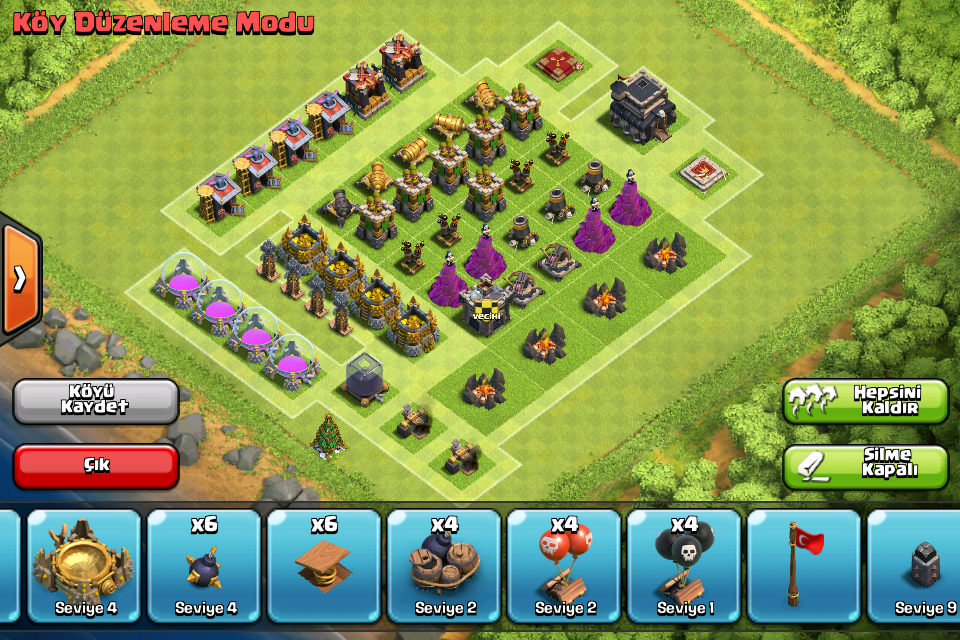
Task: Select the x4 giant bomb slot
Action: (444, 567)
